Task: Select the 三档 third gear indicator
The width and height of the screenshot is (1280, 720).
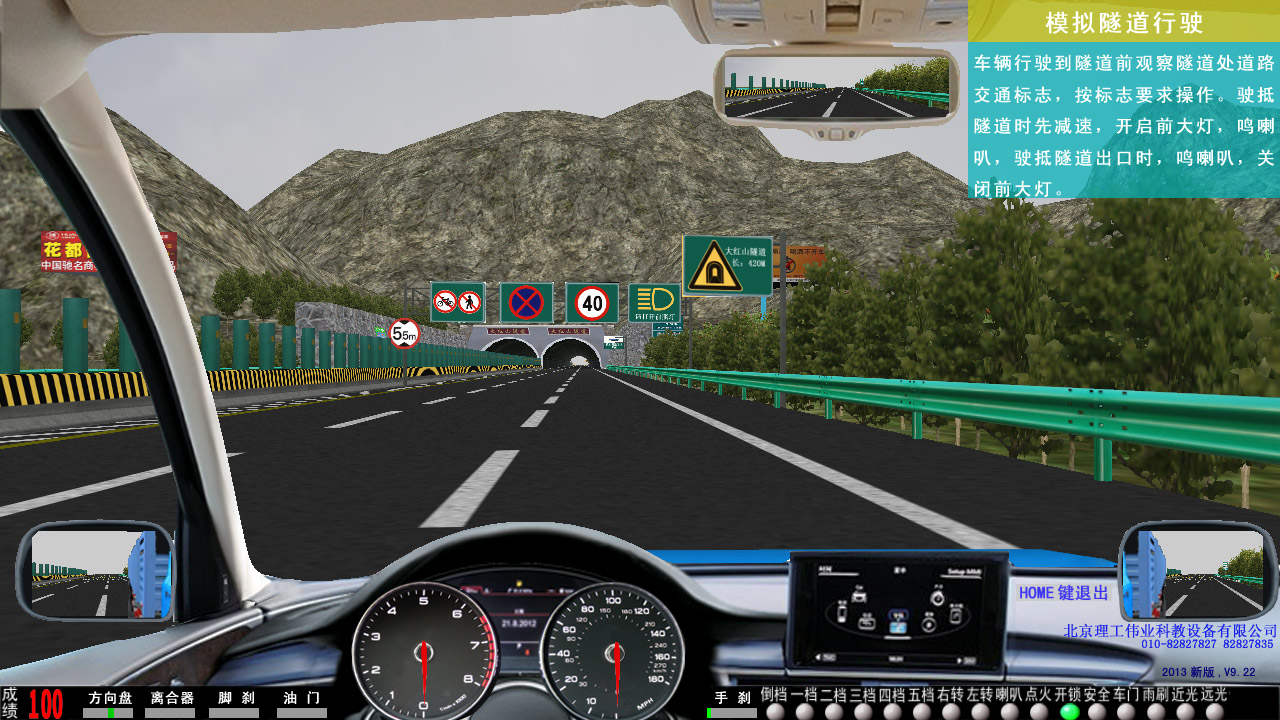Action: [863, 711]
